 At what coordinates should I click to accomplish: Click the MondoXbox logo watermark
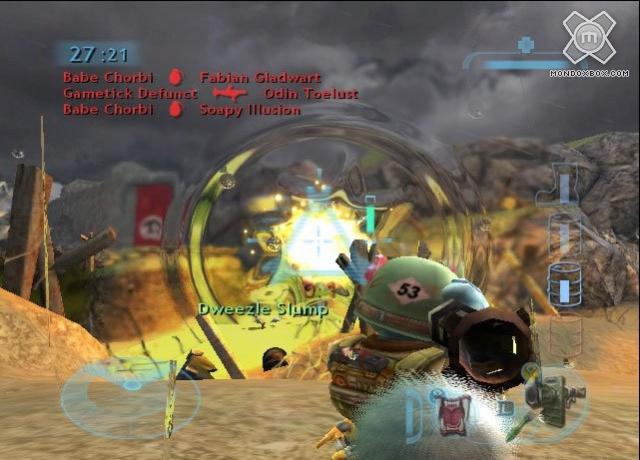click(589, 38)
